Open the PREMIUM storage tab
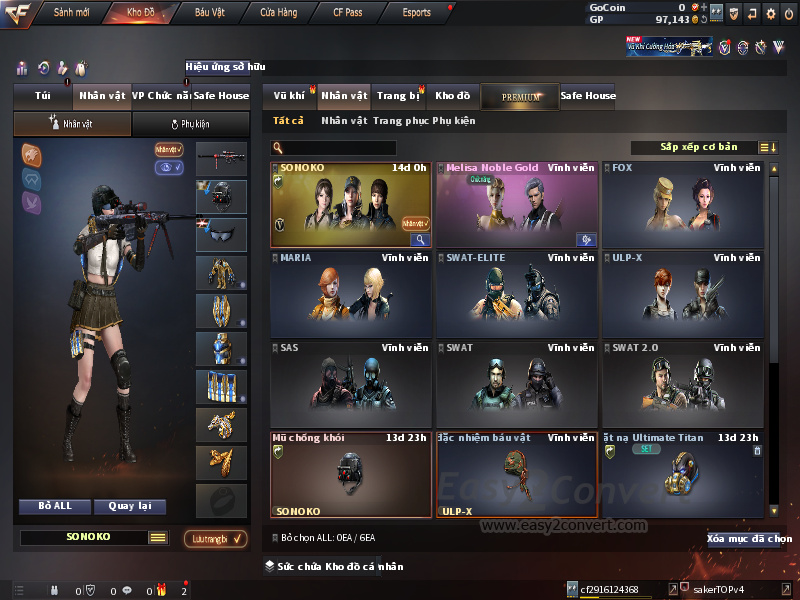Screen dimensions: 800x600 (x=520, y=96)
